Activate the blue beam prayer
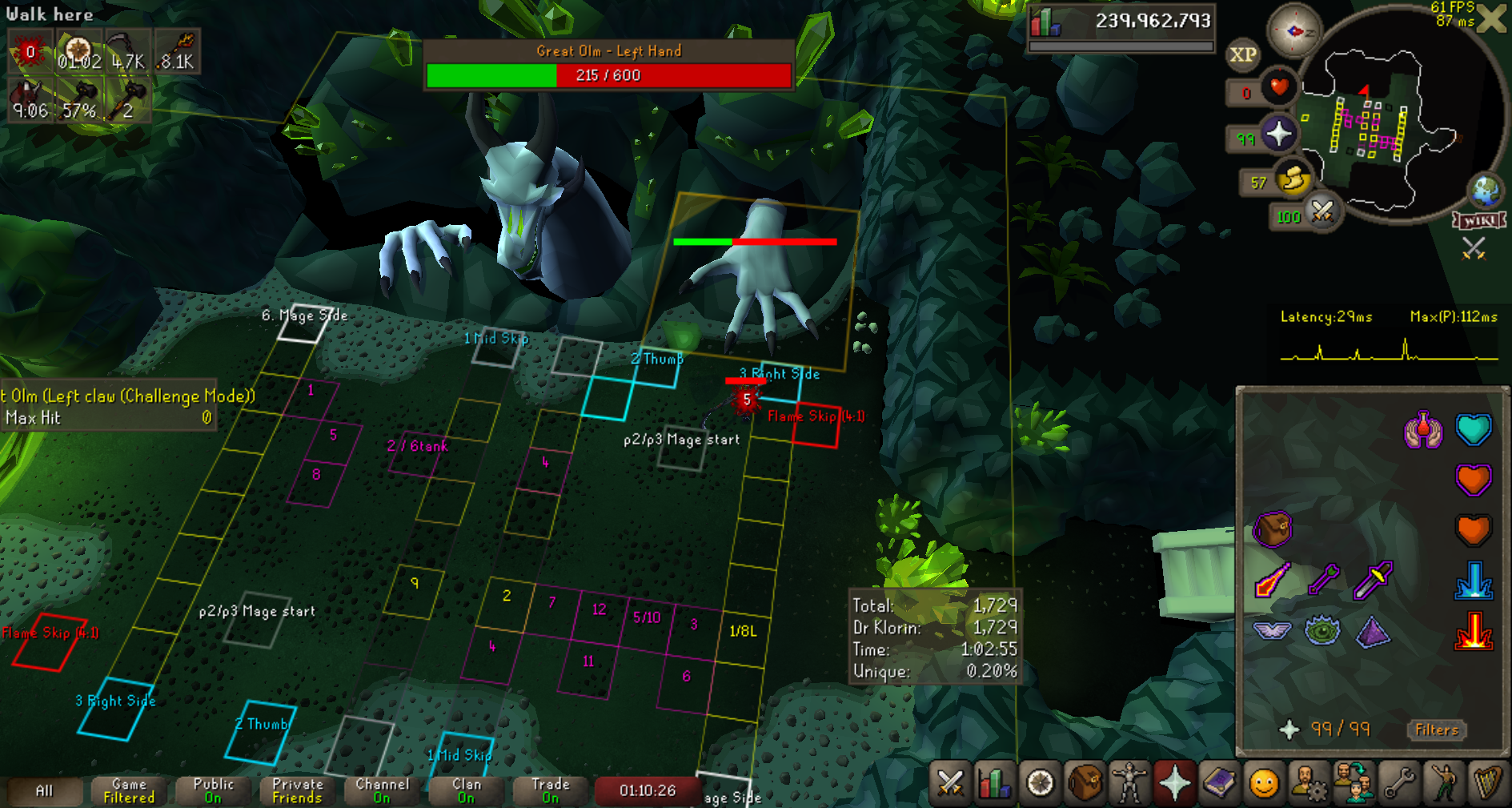Screen dimensions: 1512x808 (1474, 581)
